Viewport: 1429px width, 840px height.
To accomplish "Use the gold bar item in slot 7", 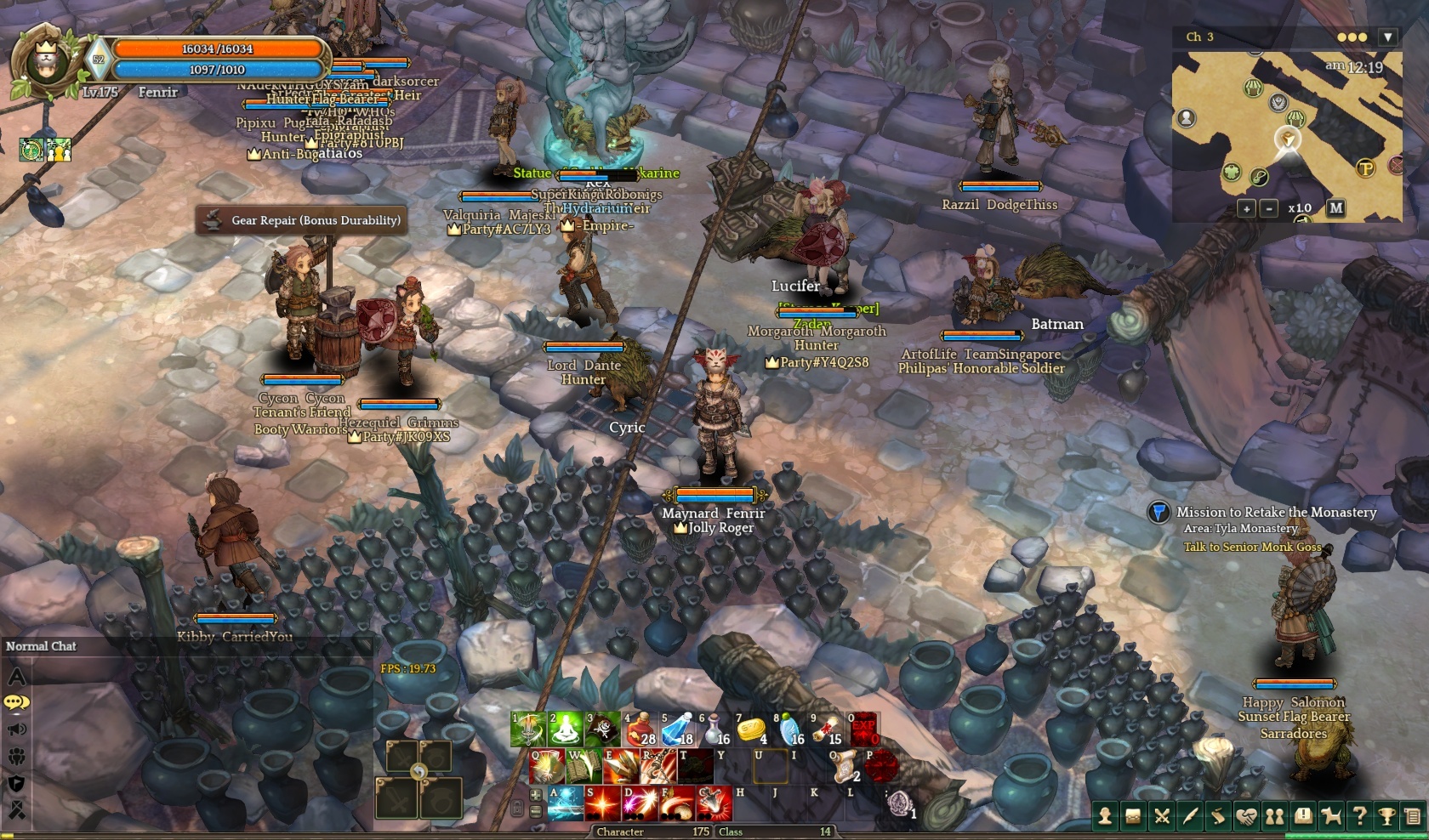I will pyautogui.click(x=752, y=730).
